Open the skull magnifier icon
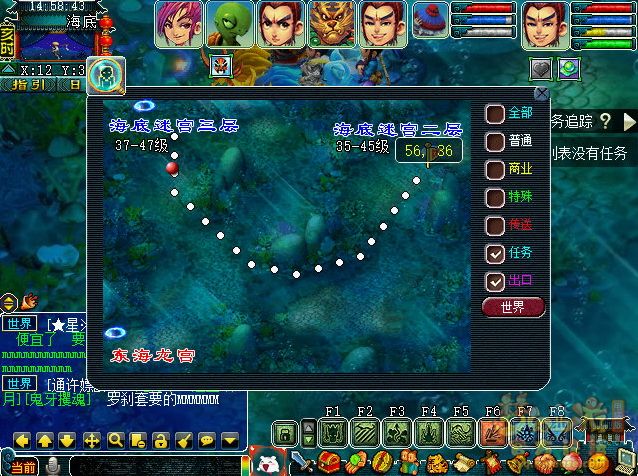The height and width of the screenshot is (476, 638). (x=104, y=72)
